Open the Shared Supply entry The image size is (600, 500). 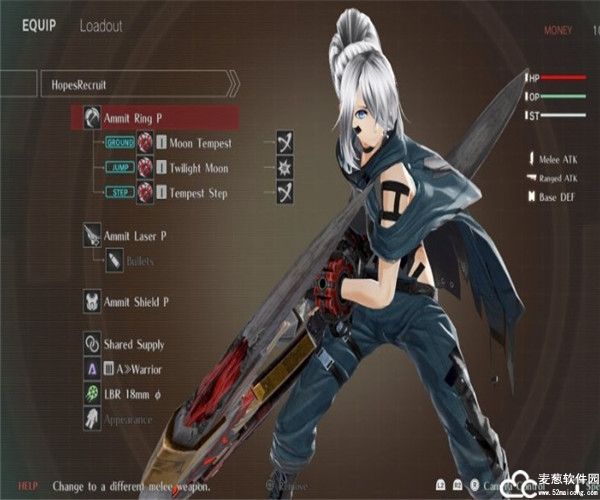point(135,345)
